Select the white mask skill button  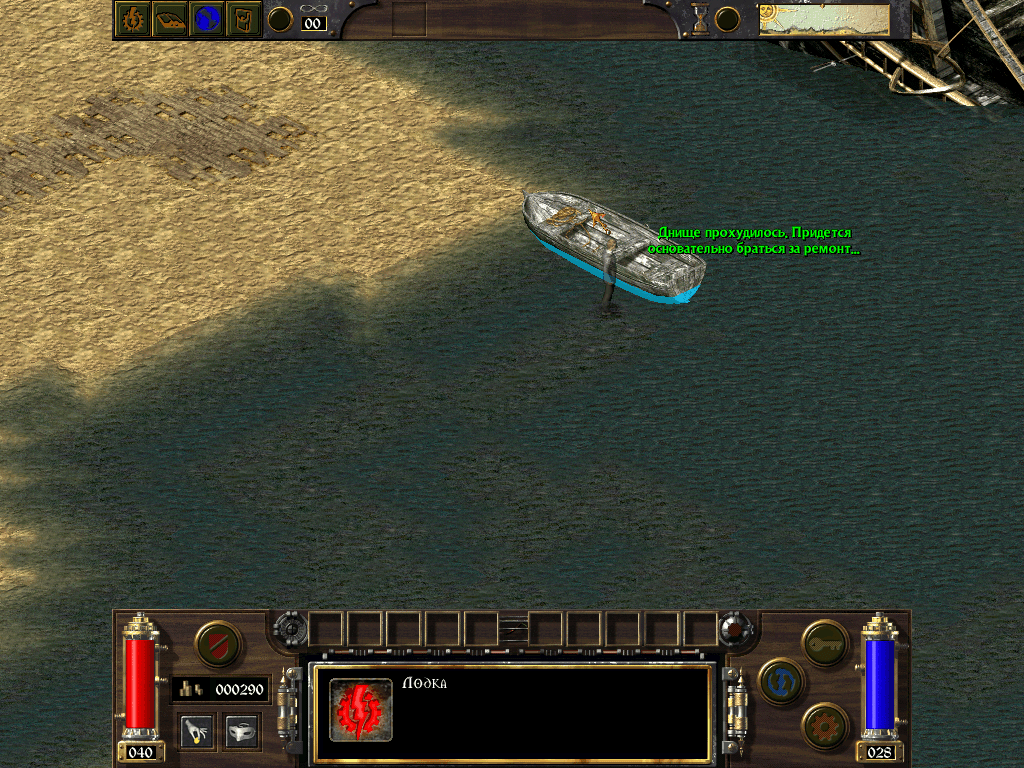pyautogui.click(x=242, y=731)
